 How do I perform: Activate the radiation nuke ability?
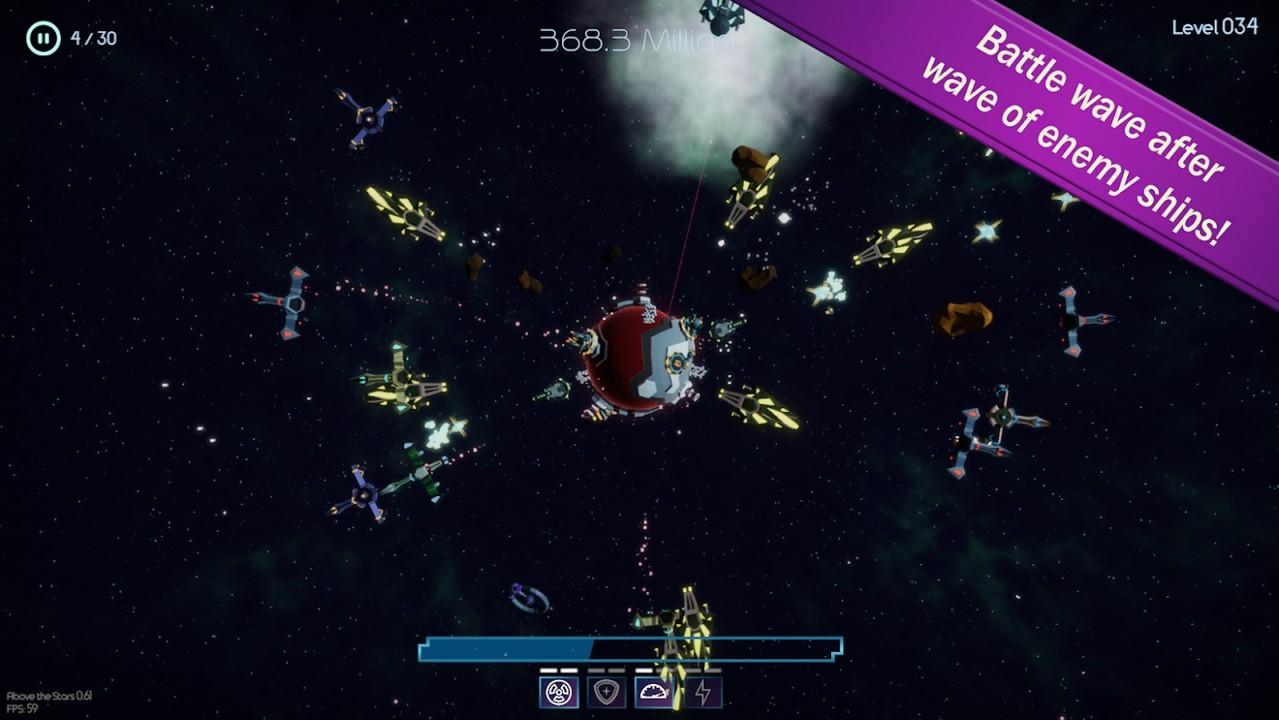[559, 692]
